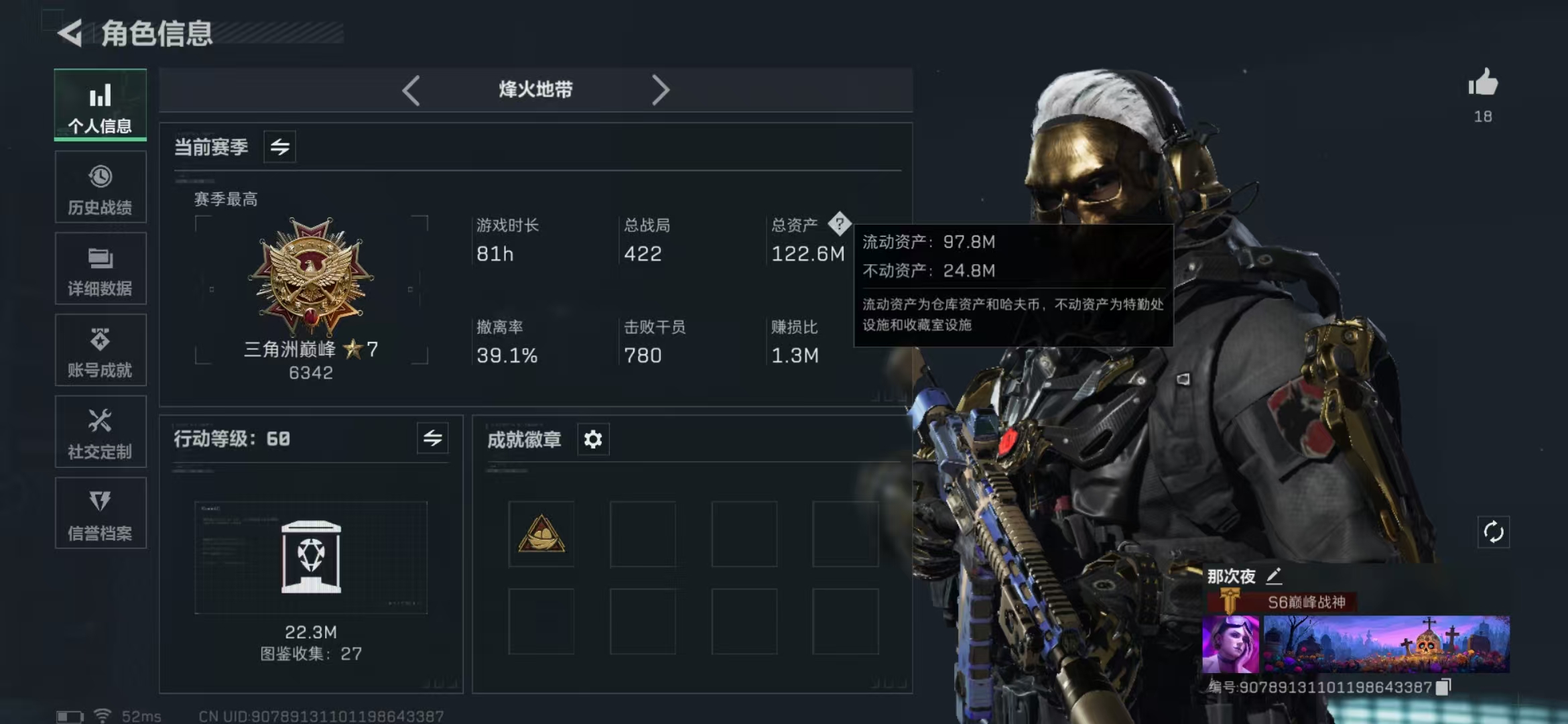
Task: Open the 成就徽章 gear settings
Action: [593, 440]
